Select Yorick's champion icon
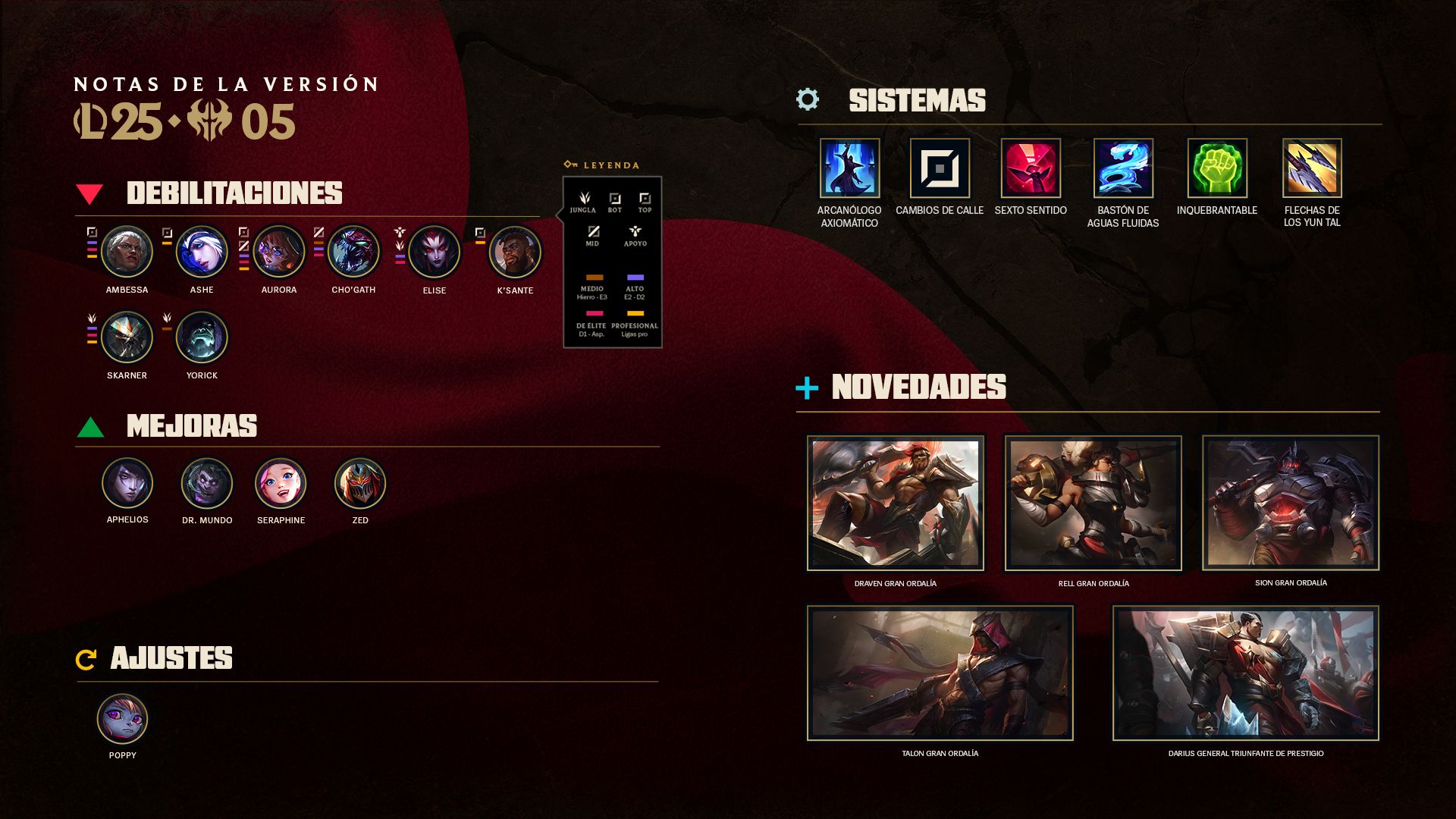Screen dimensions: 1456x819 (x=202, y=337)
